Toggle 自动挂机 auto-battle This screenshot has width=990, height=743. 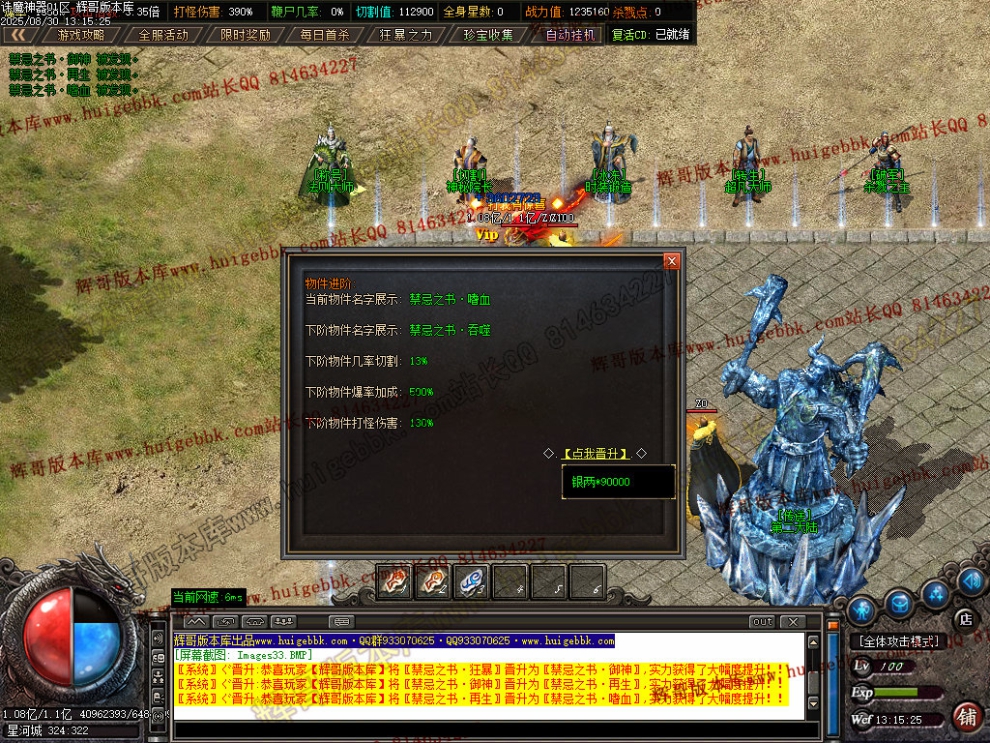tap(570, 35)
